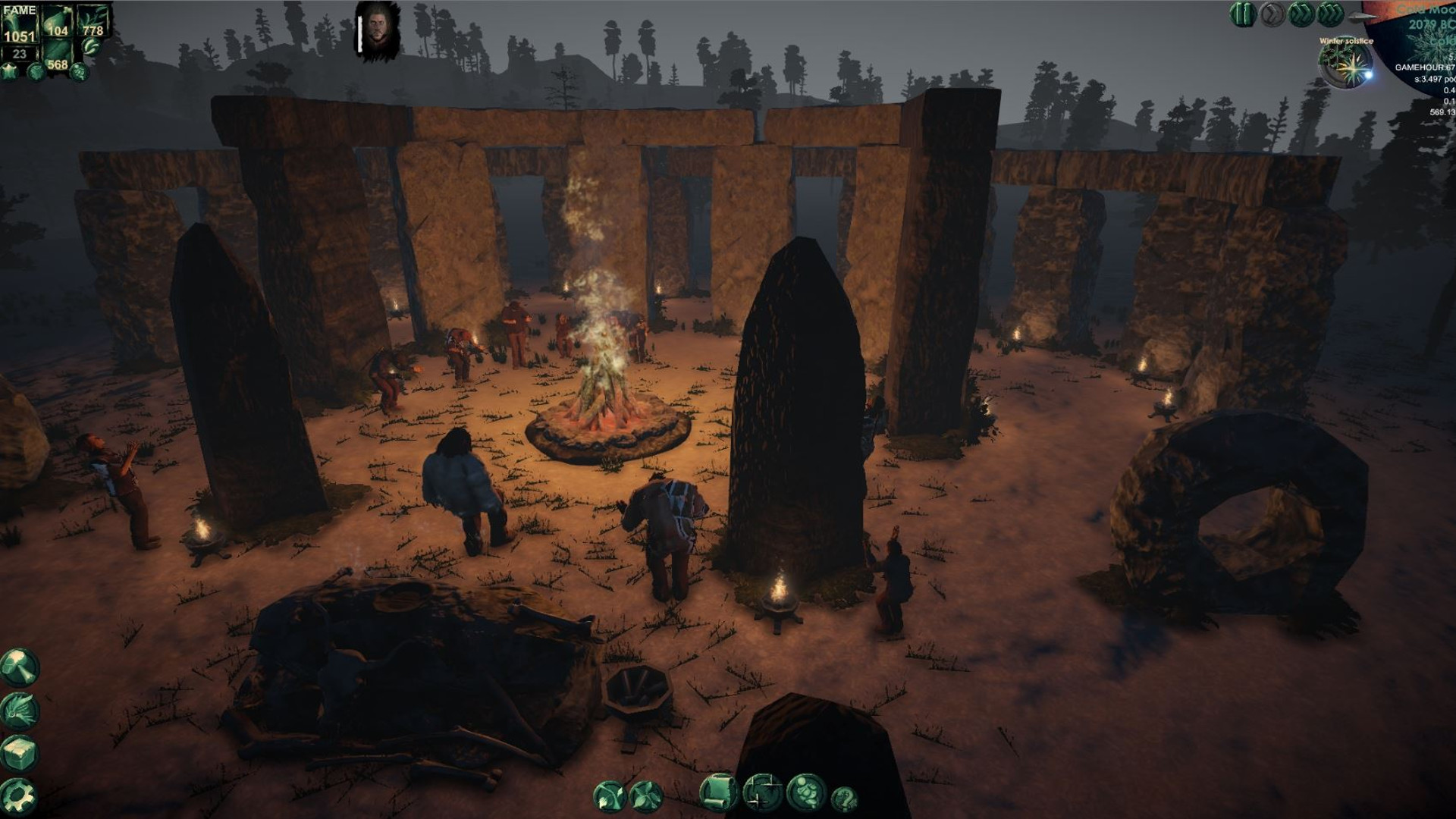Click the 1051 fame counter
The width and height of the screenshot is (1456, 819).
pyautogui.click(x=20, y=34)
